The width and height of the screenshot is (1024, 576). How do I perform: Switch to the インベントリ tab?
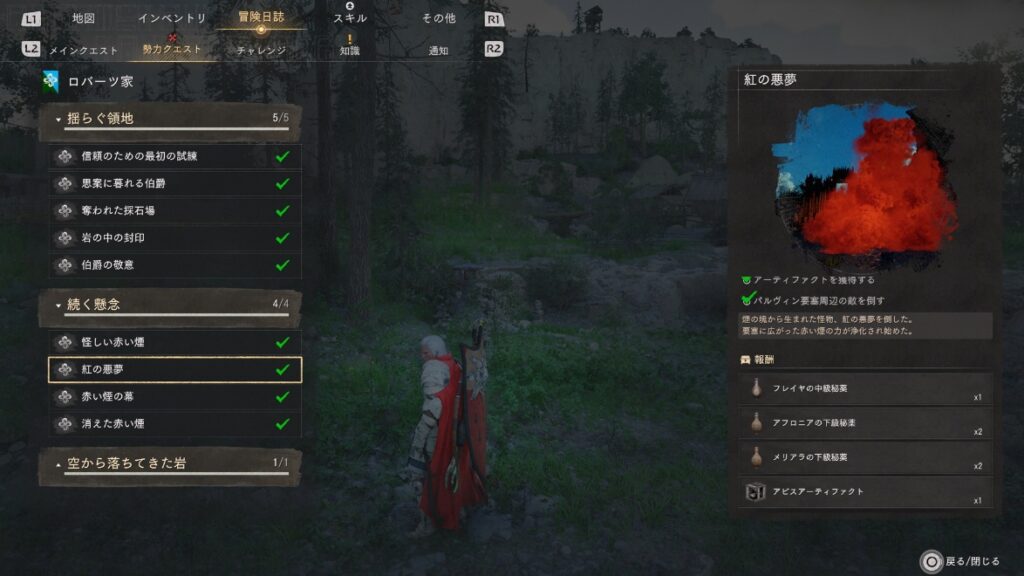click(172, 18)
